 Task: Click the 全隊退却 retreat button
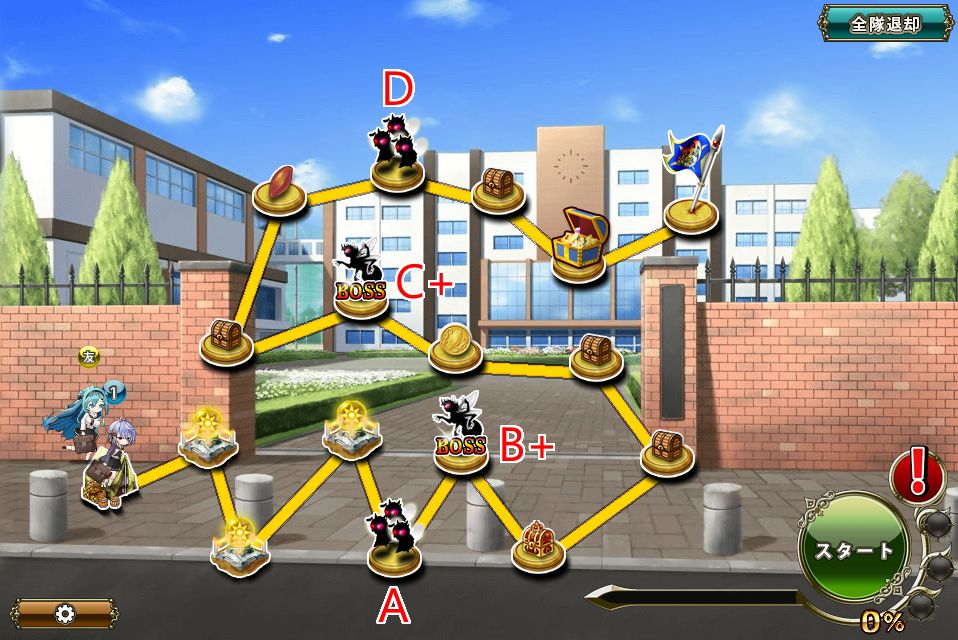(884, 24)
